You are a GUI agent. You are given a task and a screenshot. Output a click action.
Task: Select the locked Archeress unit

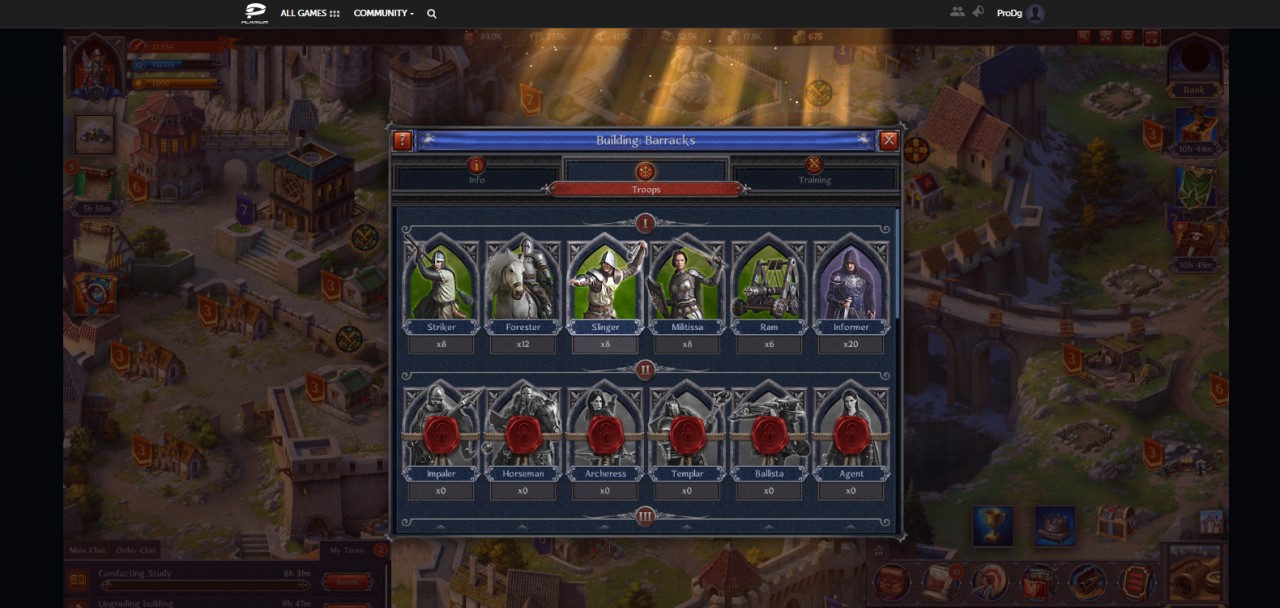point(605,431)
